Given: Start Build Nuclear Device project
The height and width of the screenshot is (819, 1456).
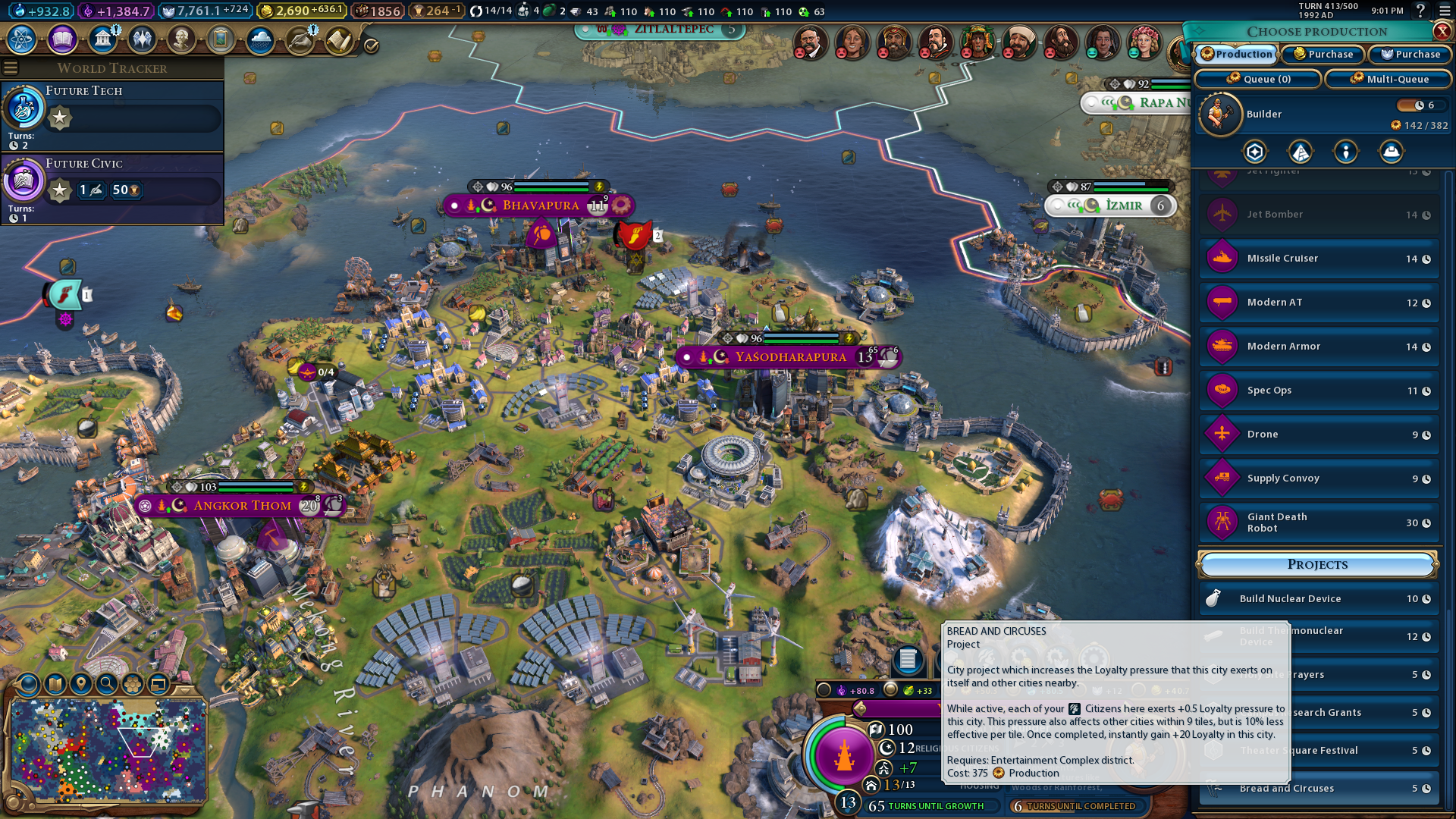Looking at the screenshot, I should click(x=1319, y=599).
